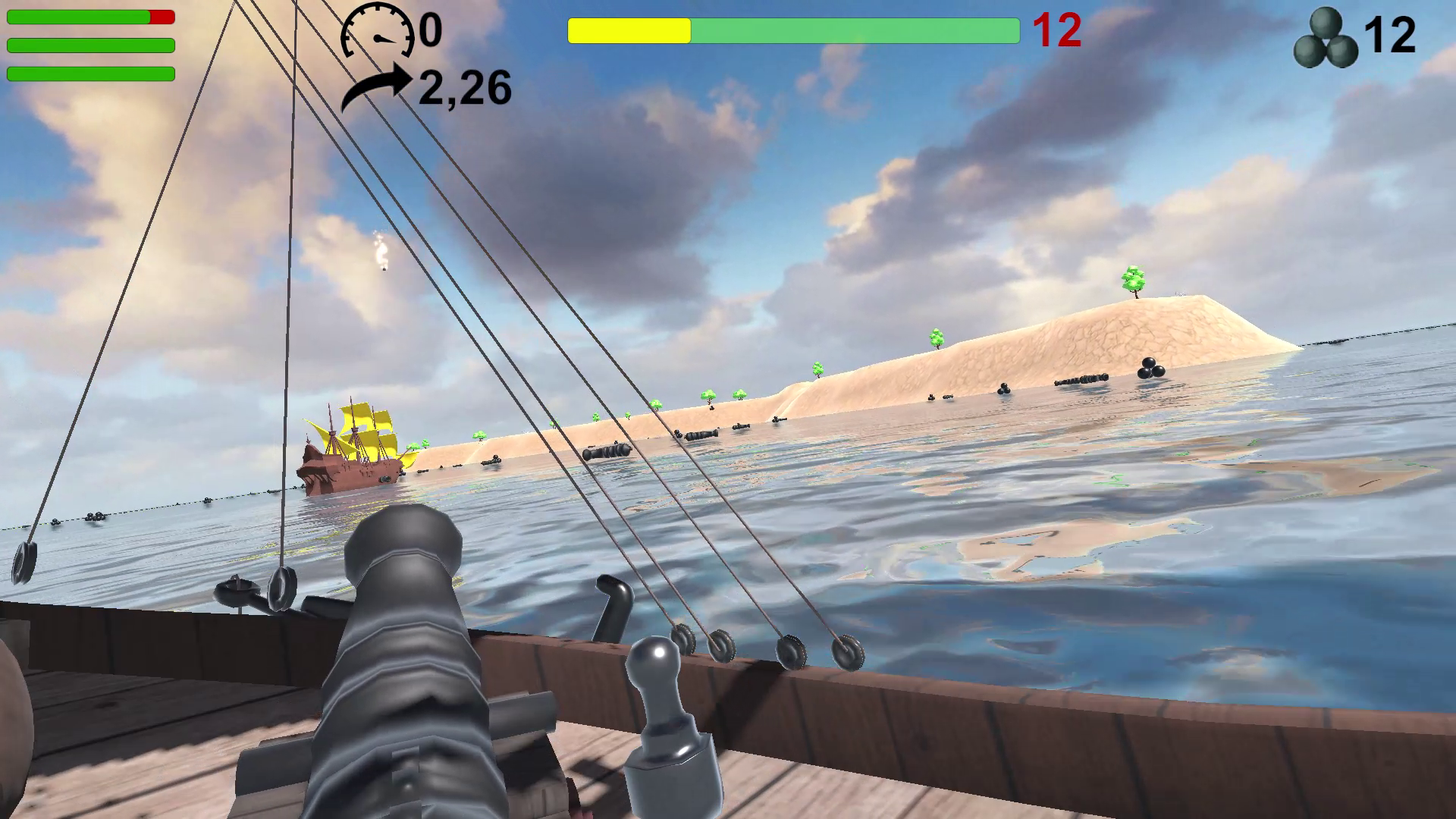Select the speed reading 2,26
Screen dimensions: 1456x819
pos(463,86)
